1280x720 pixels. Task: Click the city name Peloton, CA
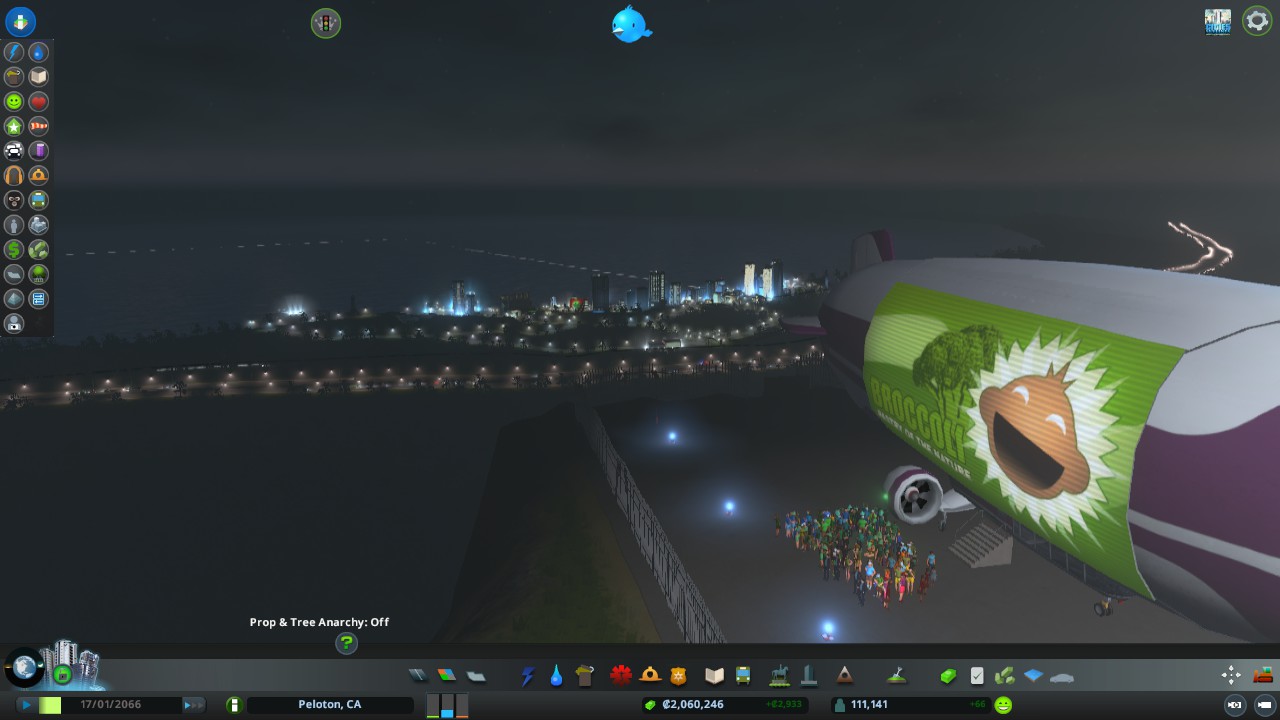coord(330,704)
